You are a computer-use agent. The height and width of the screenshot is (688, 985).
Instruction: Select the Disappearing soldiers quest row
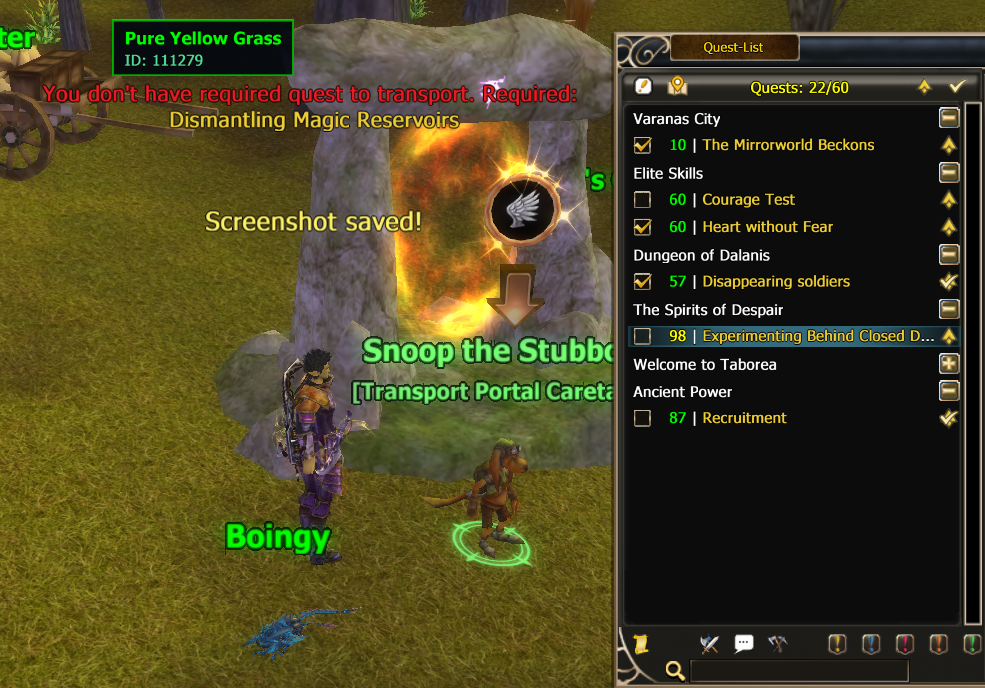776,282
